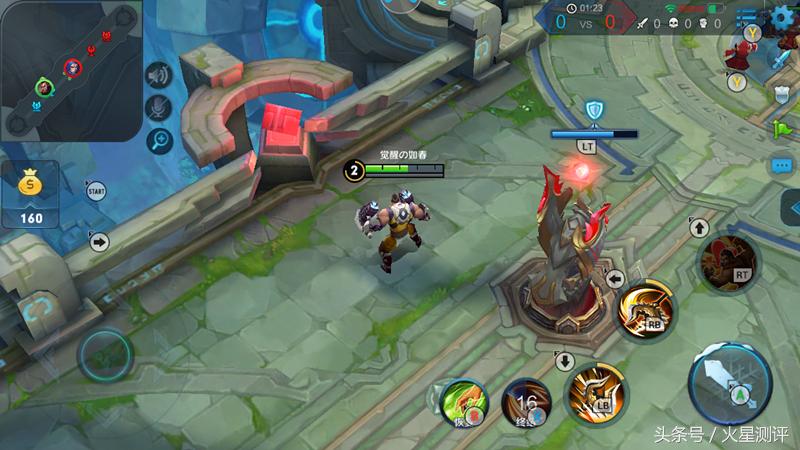The width and height of the screenshot is (800, 450).
Task: Open the chat message bubble
Action: coord(782,166)
